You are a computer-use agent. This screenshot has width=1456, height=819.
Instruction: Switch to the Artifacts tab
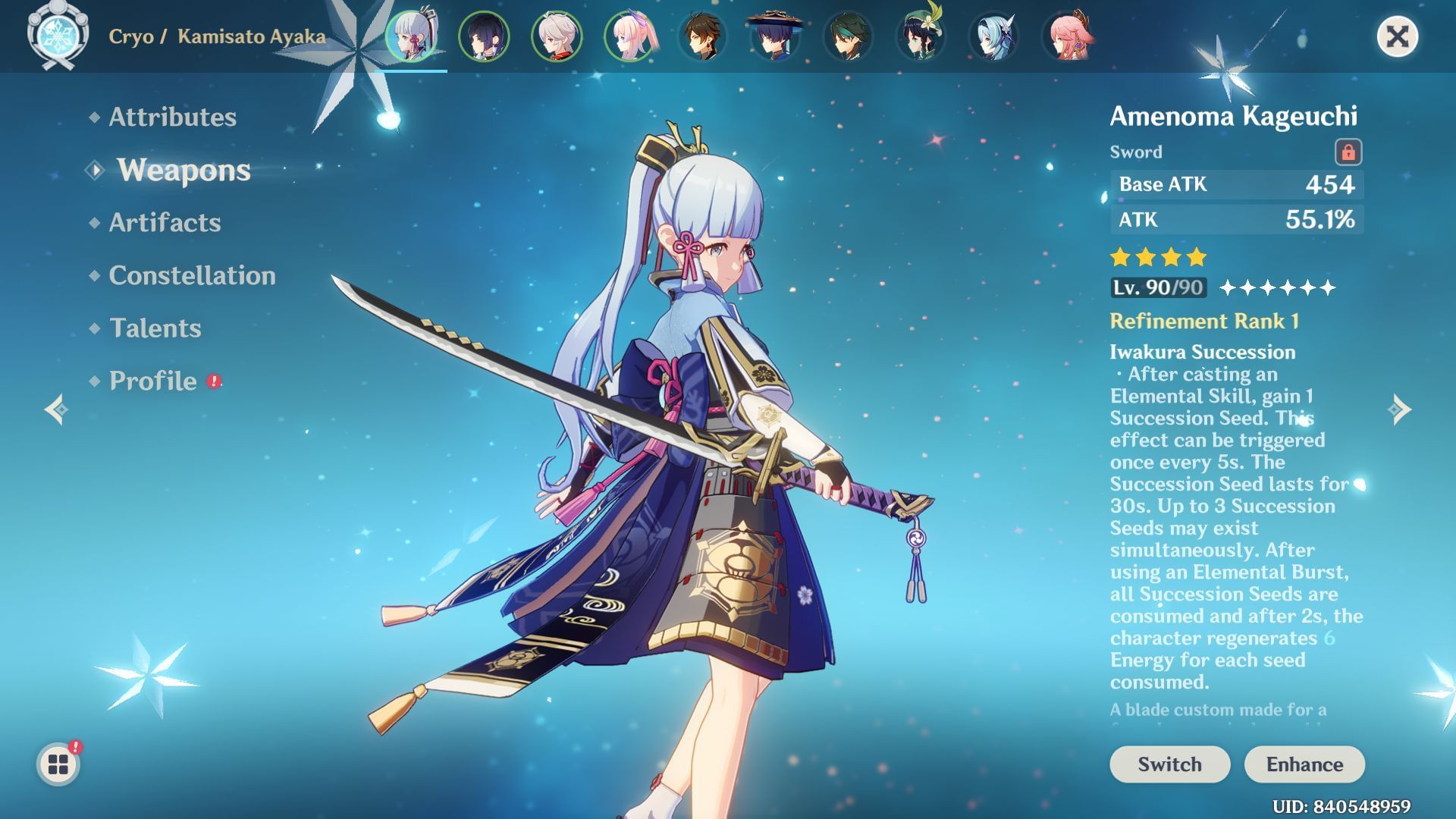164,223
